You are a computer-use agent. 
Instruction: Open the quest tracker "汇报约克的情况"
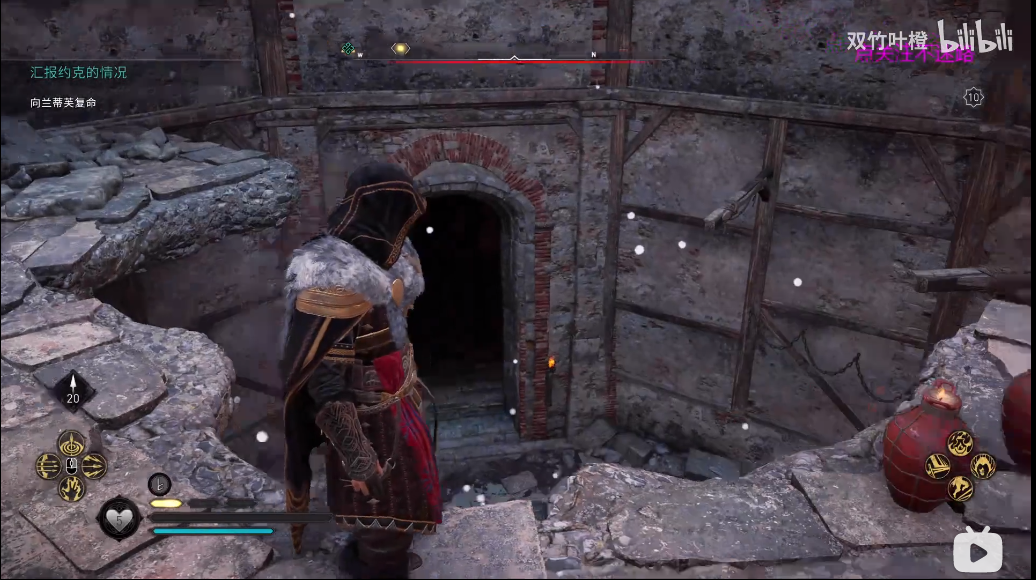[x=78, y=73]
